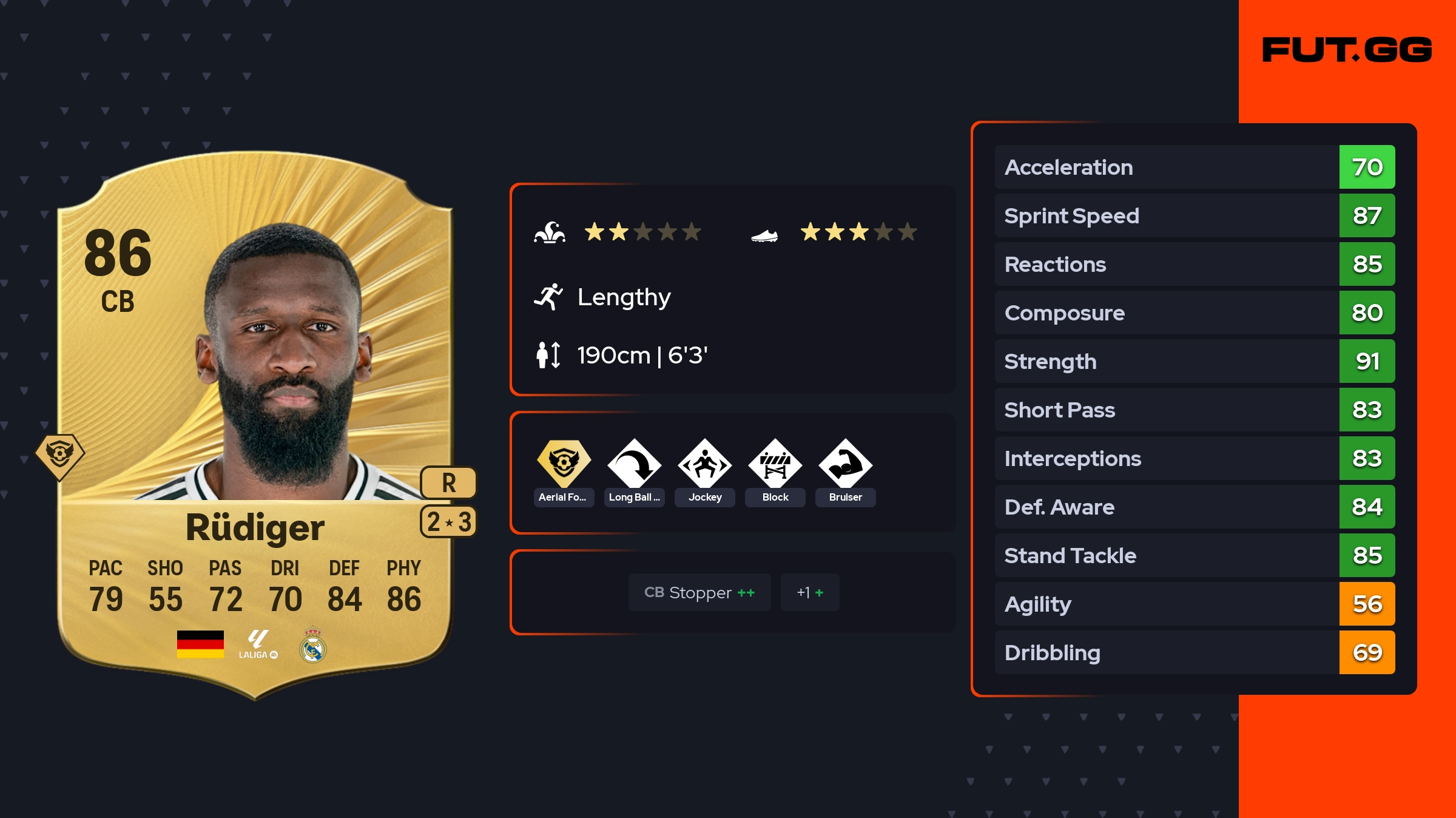Click the Bruiser playstyle icon
Screen dimensions: 1456x818
(845, 464)
